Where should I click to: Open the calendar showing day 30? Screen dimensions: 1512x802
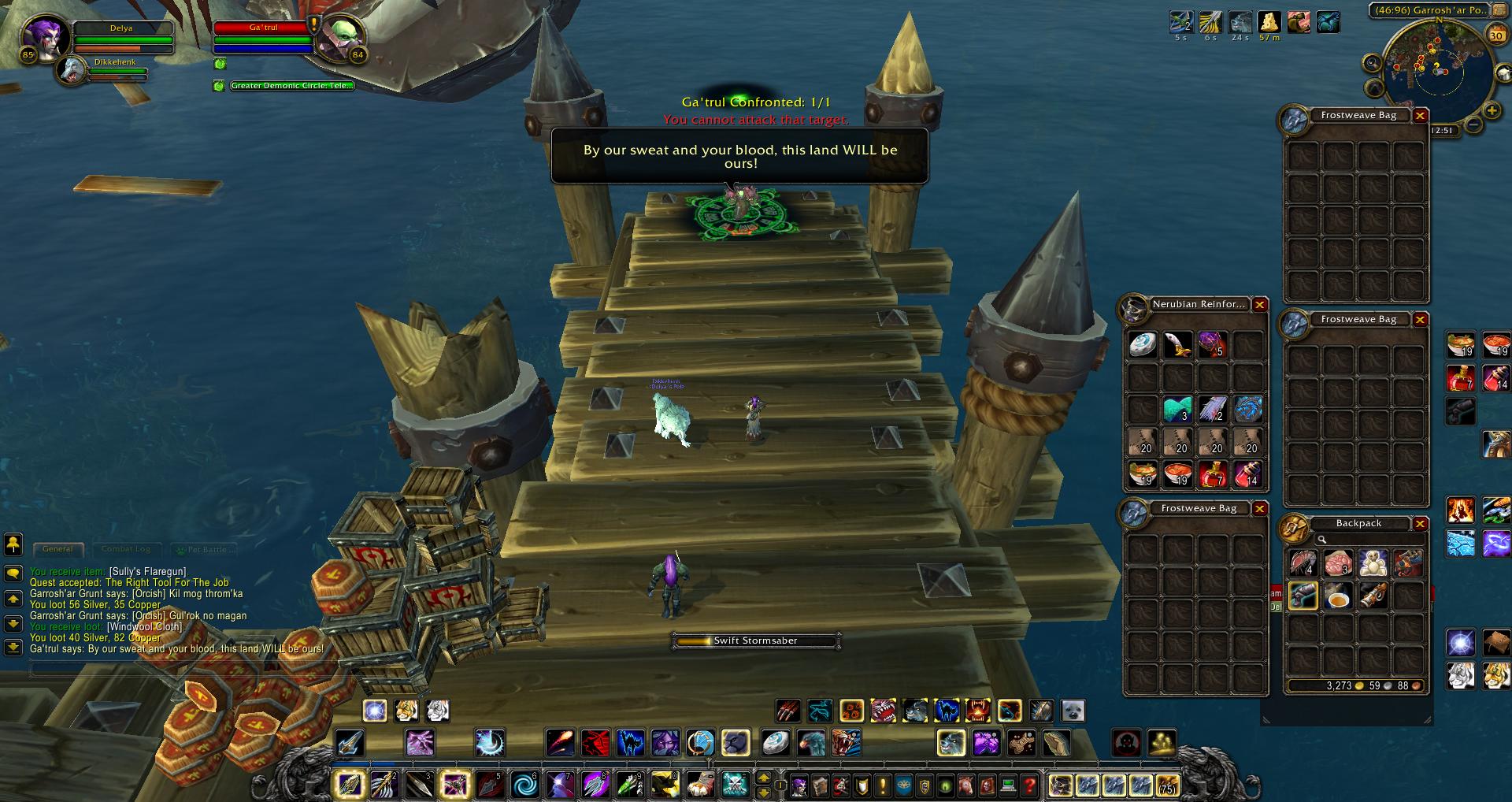1495,35
